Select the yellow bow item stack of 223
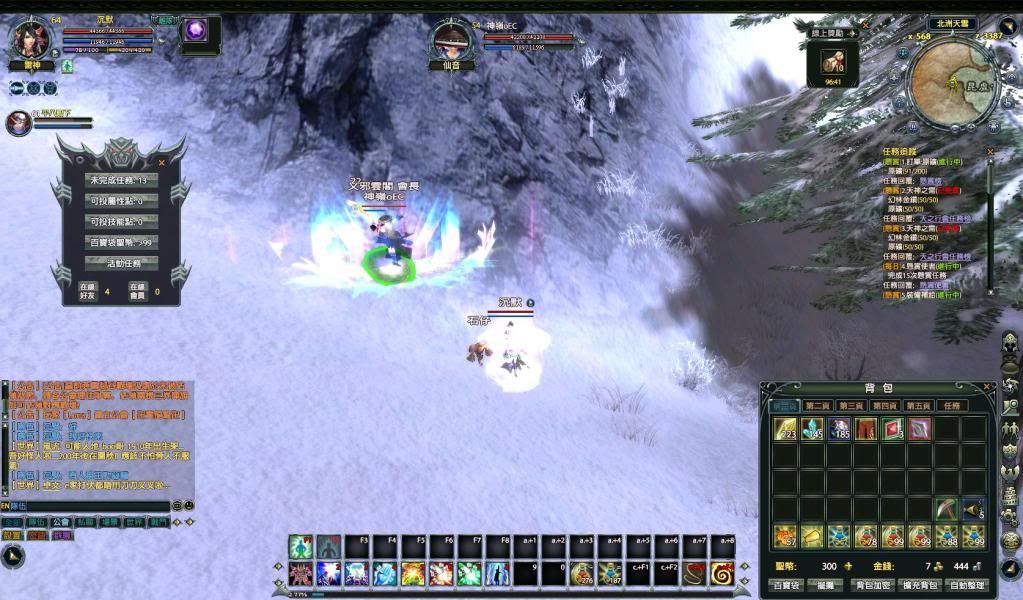Viewport: 1023px width, 600px height. point(785,429)
